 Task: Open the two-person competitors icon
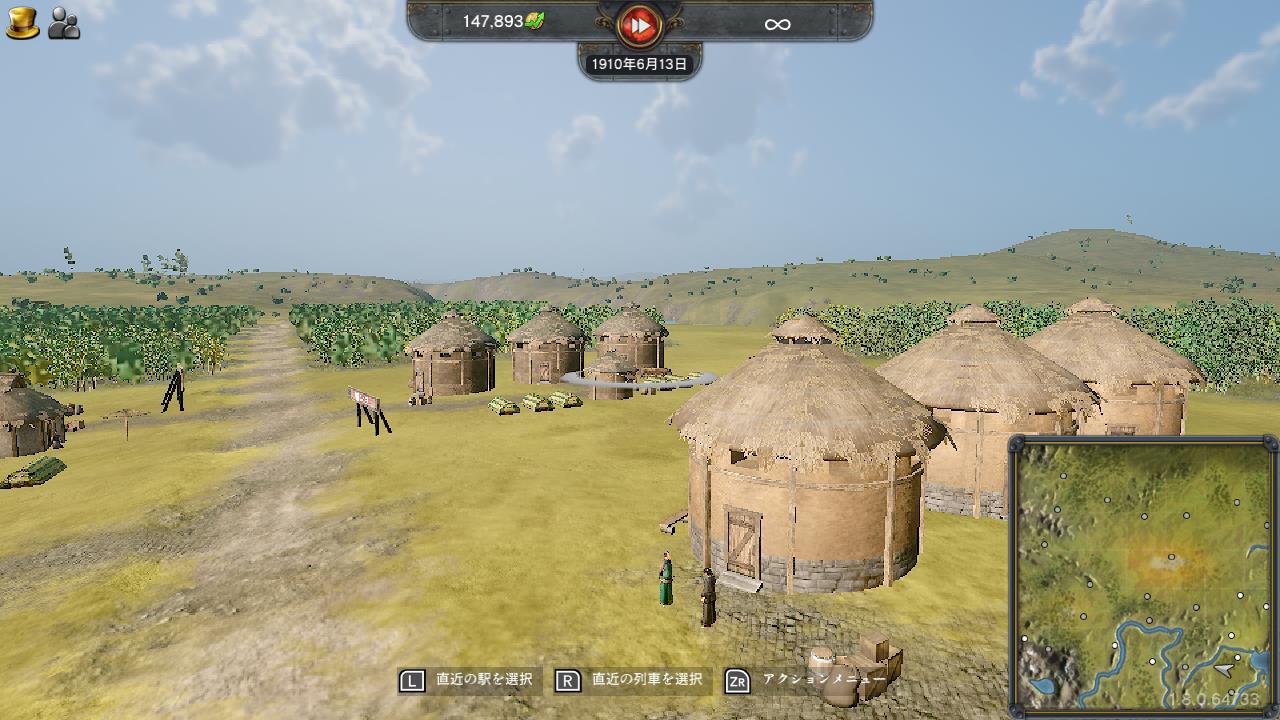click(64, 23)
